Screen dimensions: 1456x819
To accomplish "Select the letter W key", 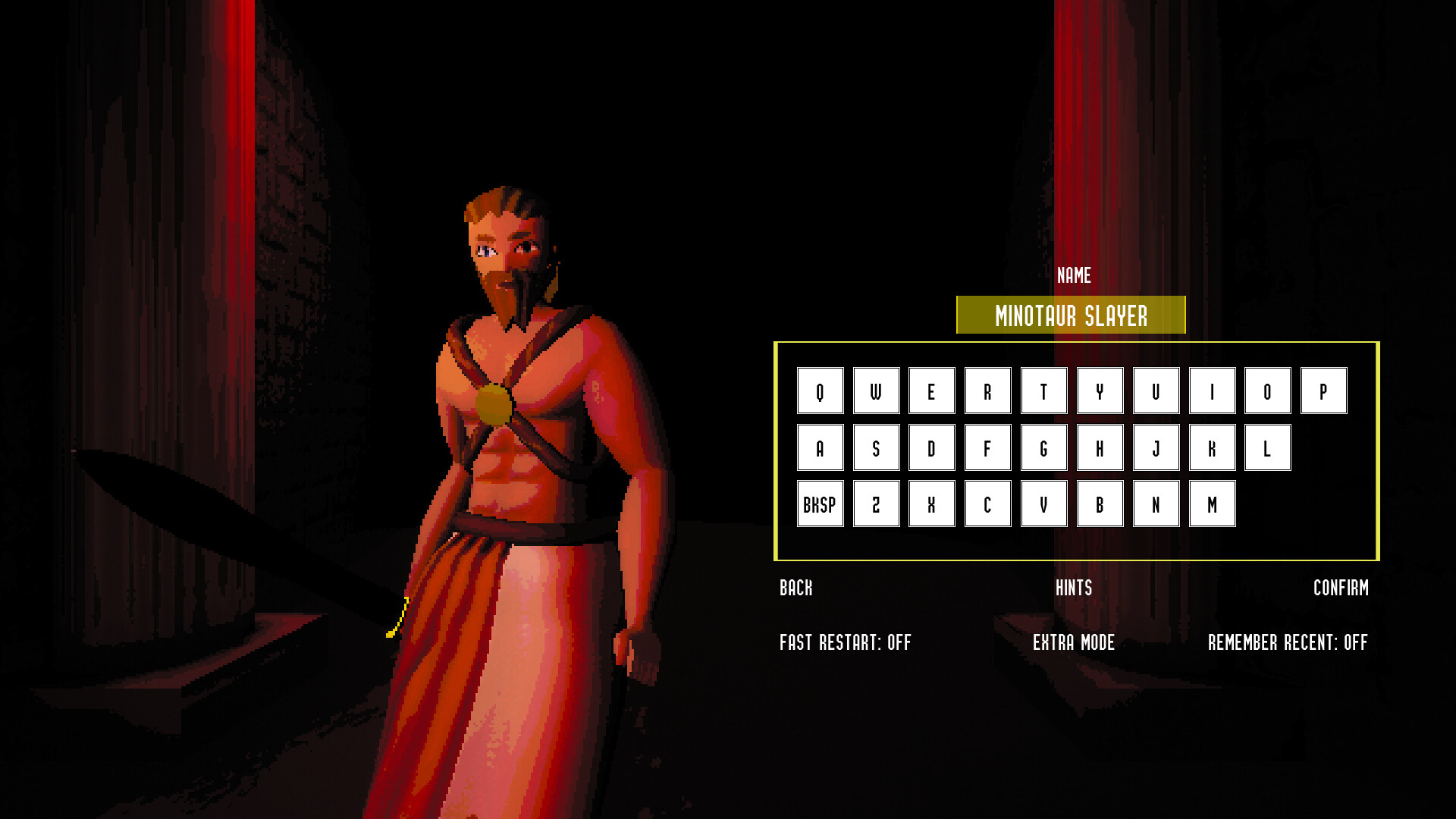I will click(876, 391).
